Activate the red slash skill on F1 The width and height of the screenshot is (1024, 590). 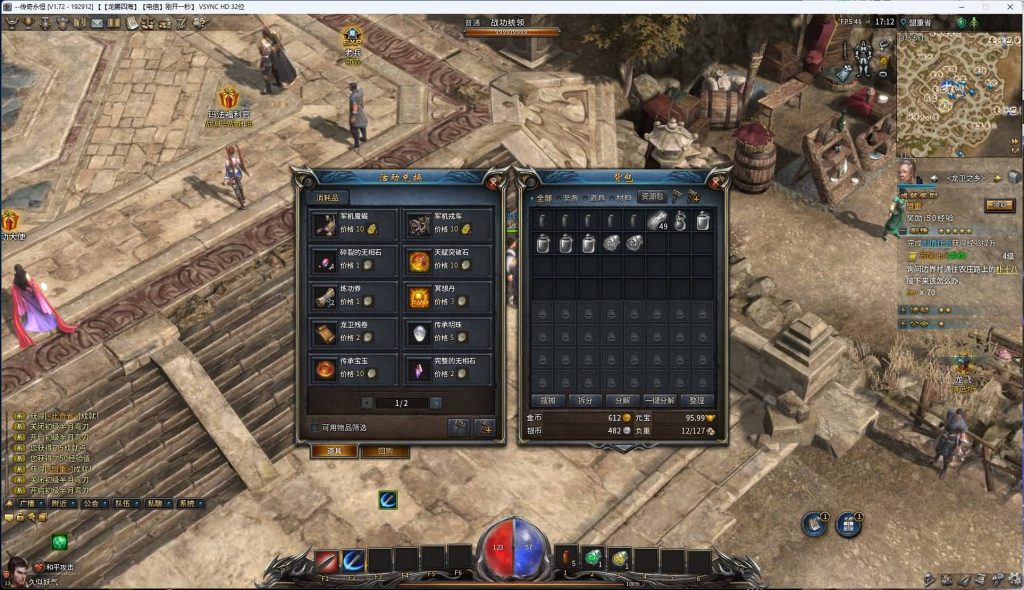coord(326,561)
